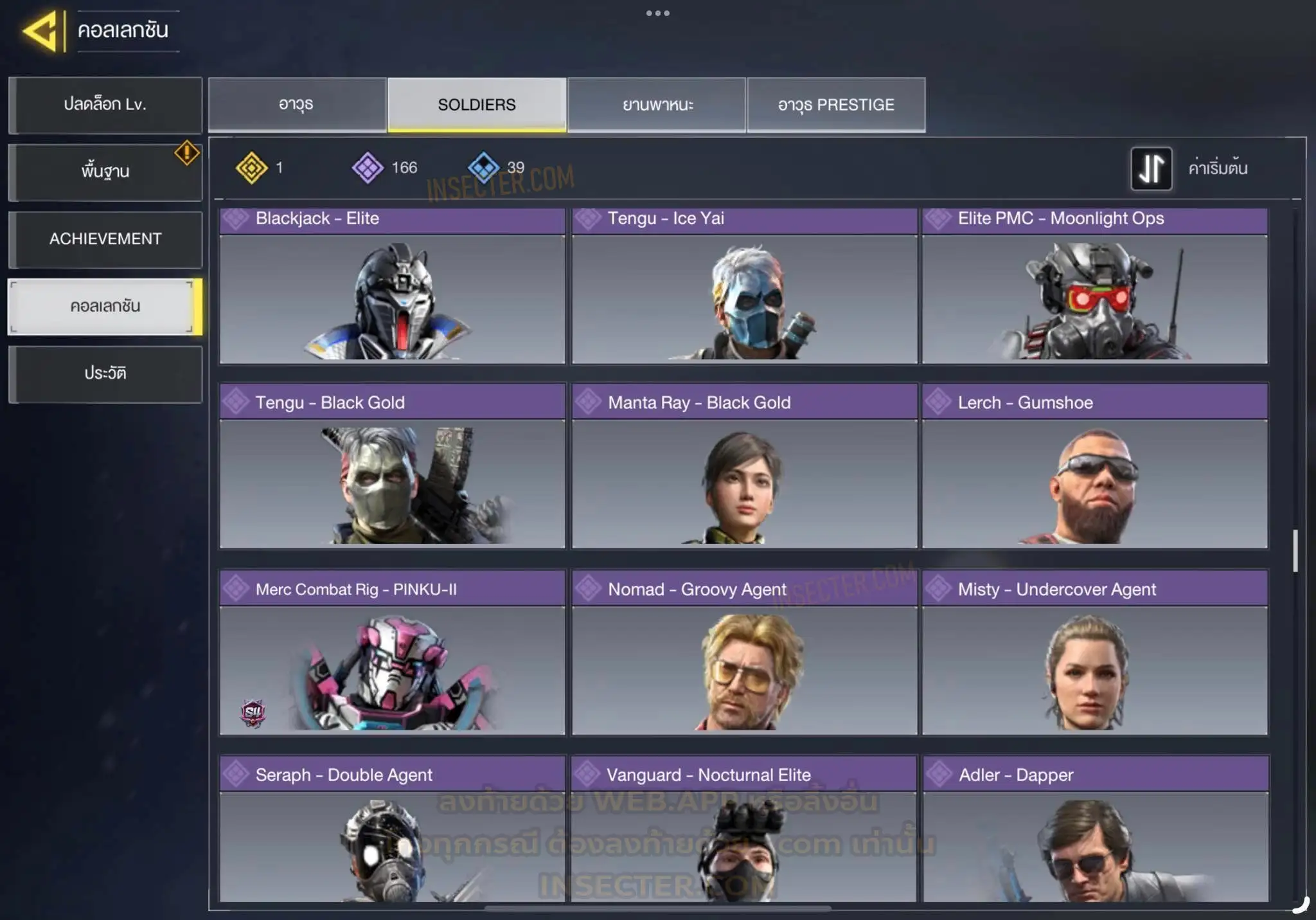Toggle the sort order button
Viewport: 1316px width, 920px height.
tap(1151, 168)
